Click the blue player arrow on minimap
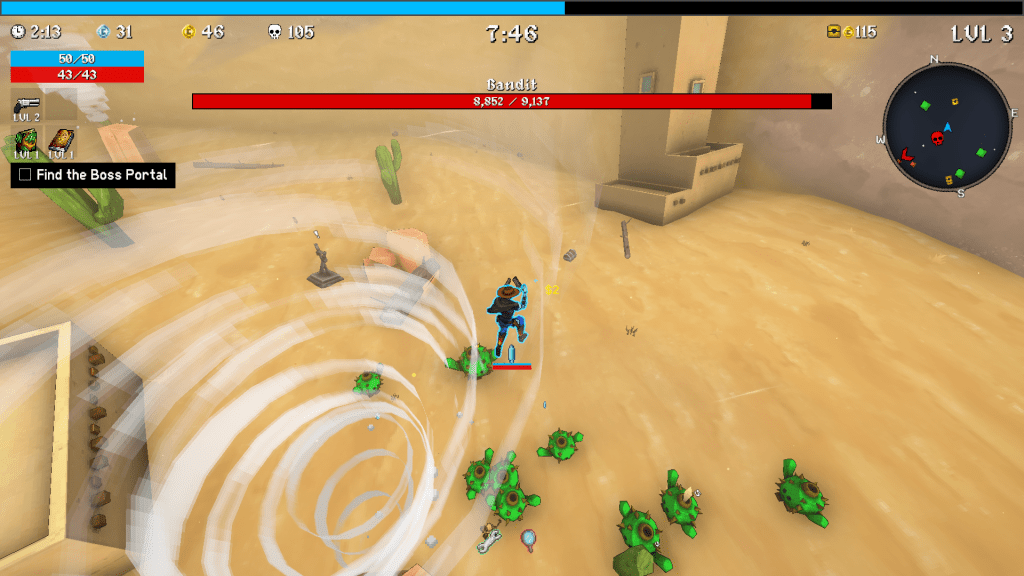The image size is (1024, 576). pyautogui.click(x=947, y=127)
